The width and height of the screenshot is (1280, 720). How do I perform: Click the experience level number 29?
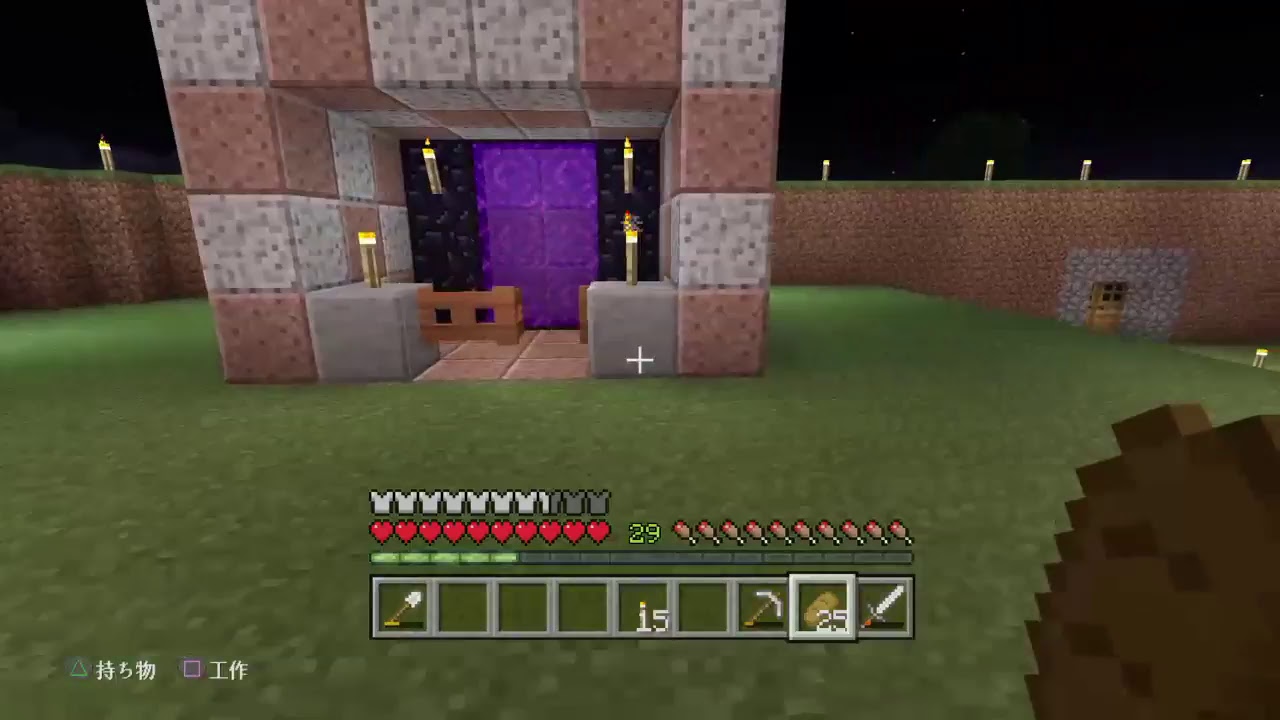point(643,531)
